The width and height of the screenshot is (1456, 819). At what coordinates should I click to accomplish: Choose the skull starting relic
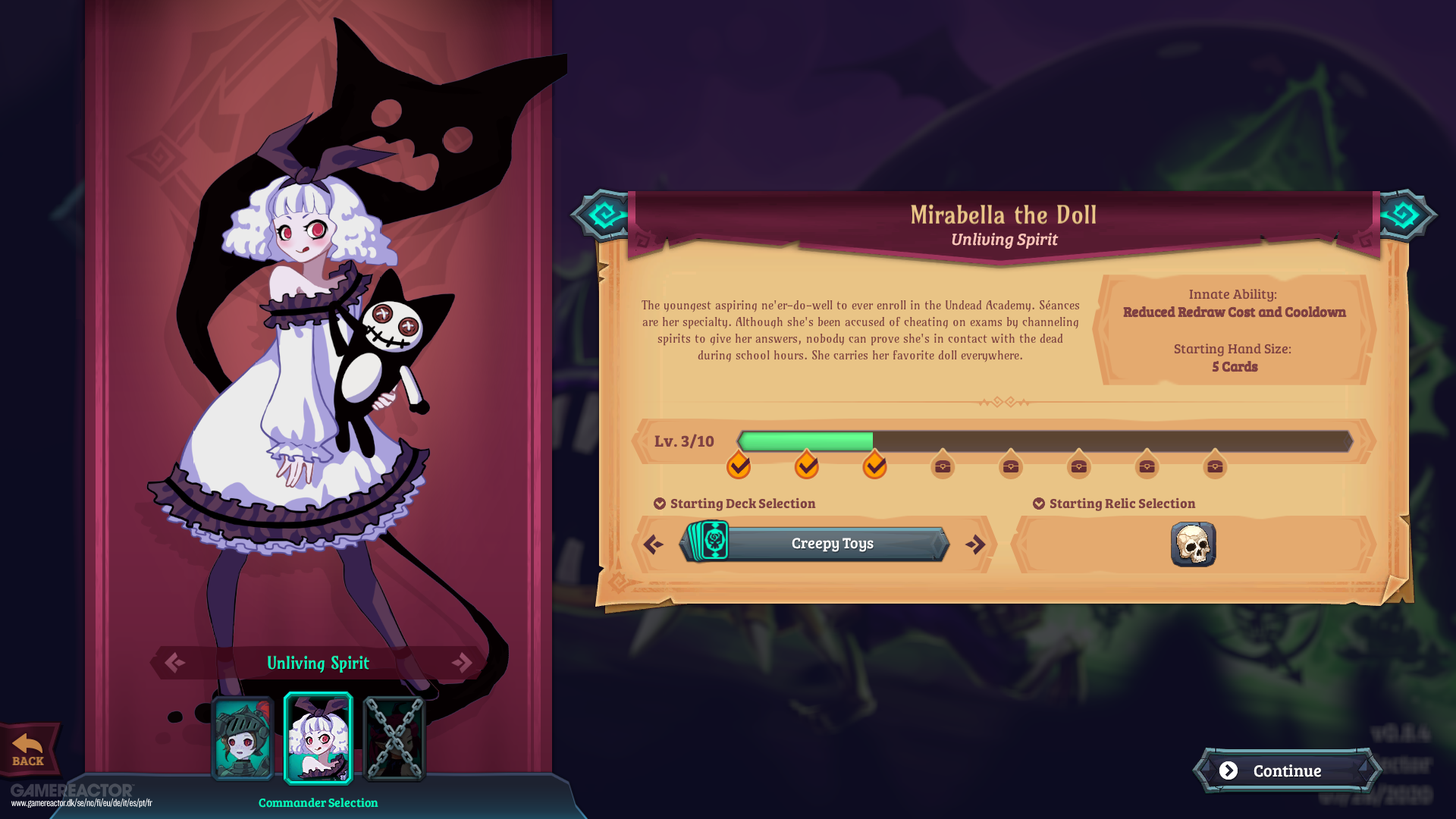(x=1193, y=544)
